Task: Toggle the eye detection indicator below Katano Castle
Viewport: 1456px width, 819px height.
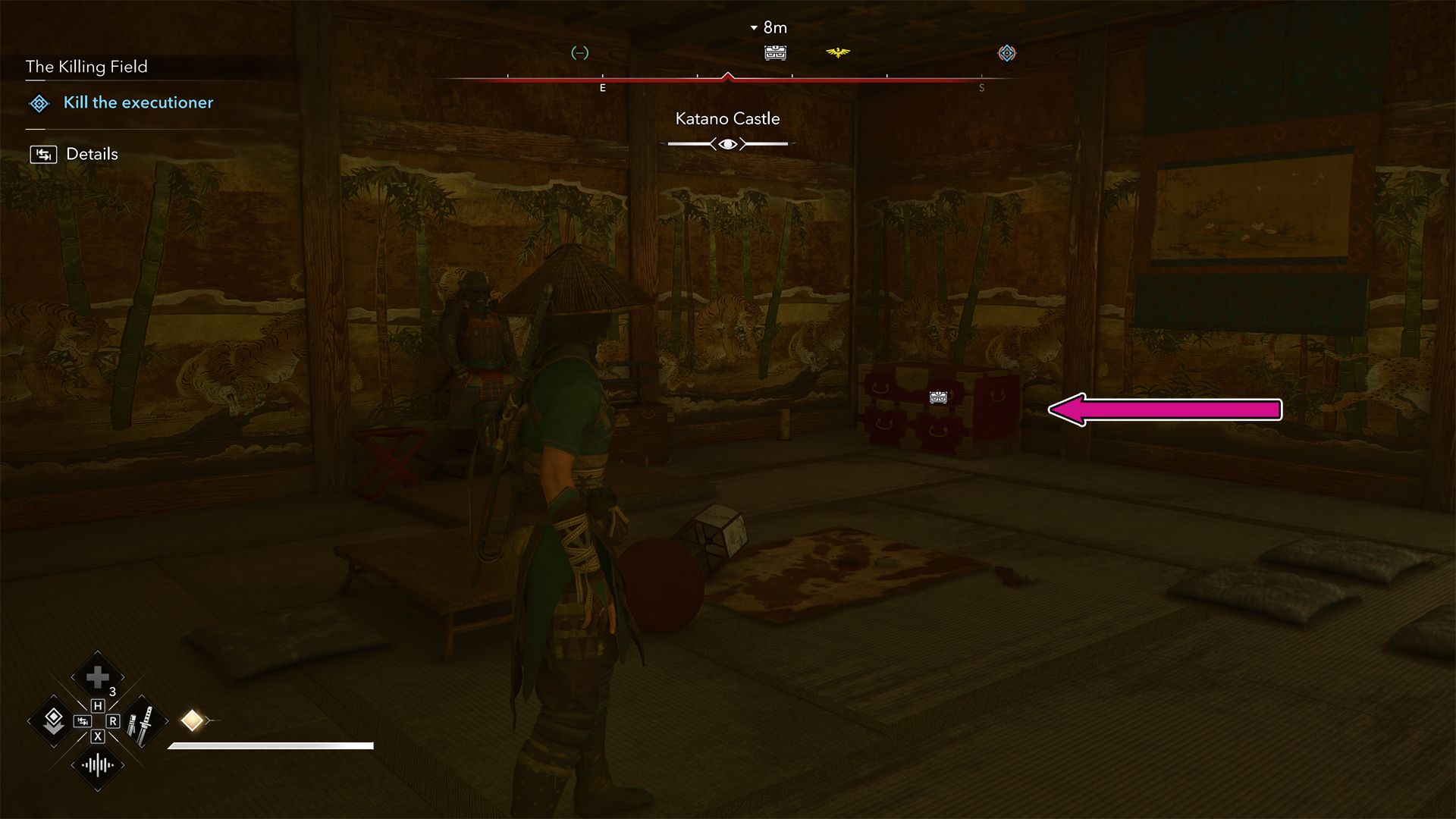Action: (727, 143)
